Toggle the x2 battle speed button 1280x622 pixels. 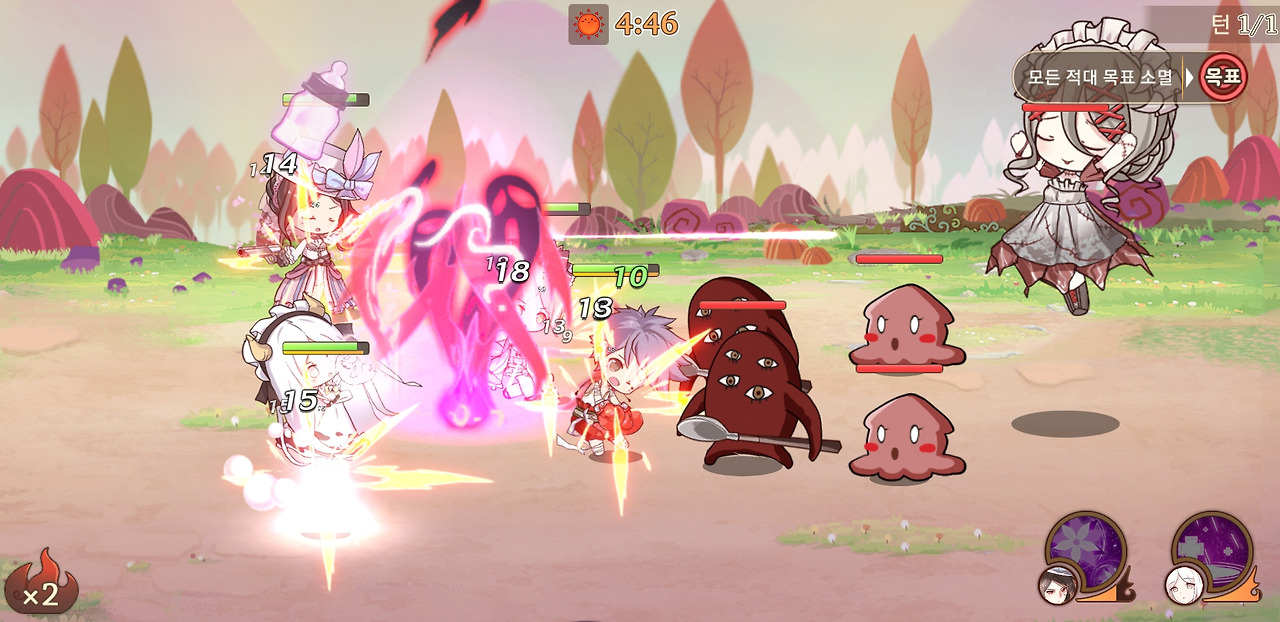(42, 581)
